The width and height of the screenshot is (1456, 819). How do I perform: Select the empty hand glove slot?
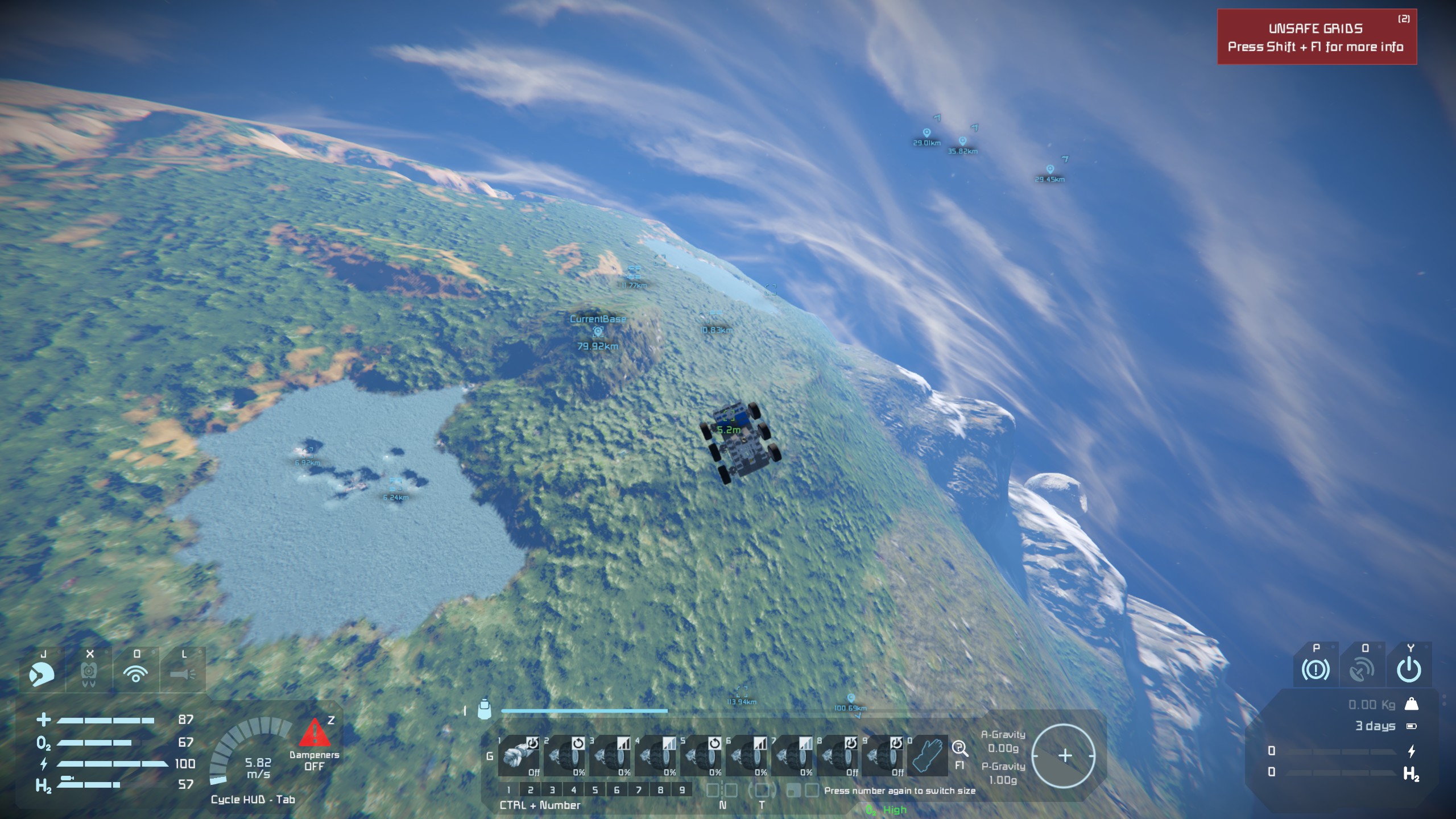[928, 756]
